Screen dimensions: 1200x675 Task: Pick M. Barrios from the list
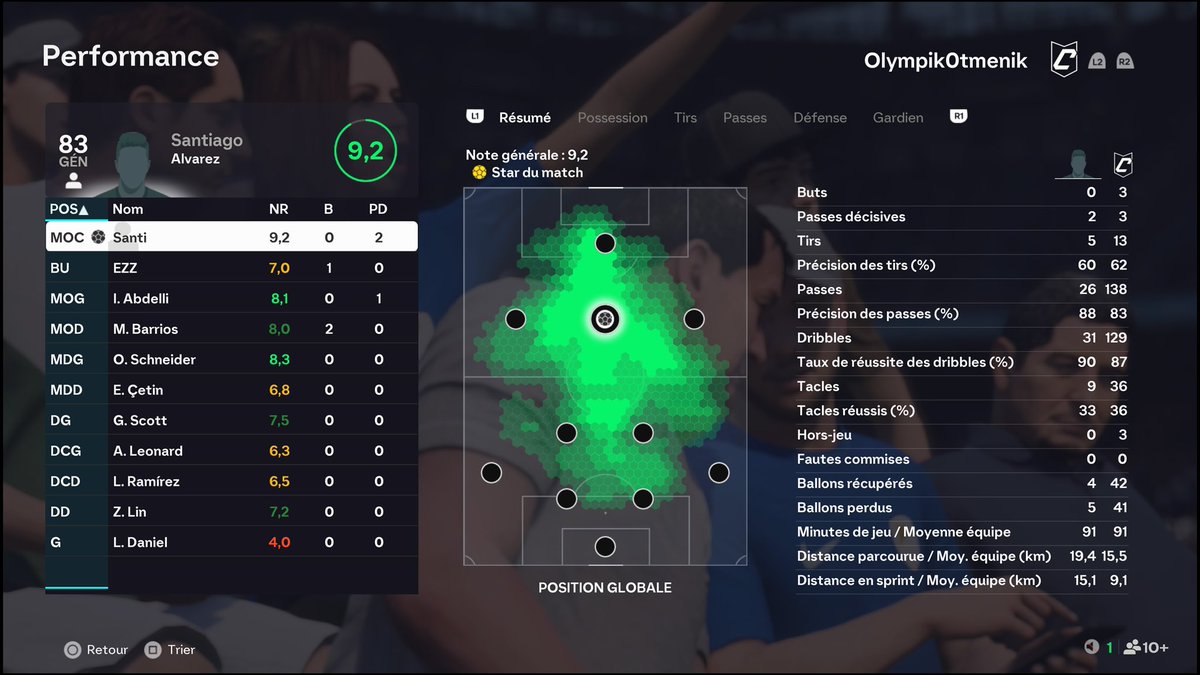tap(231, 329)
